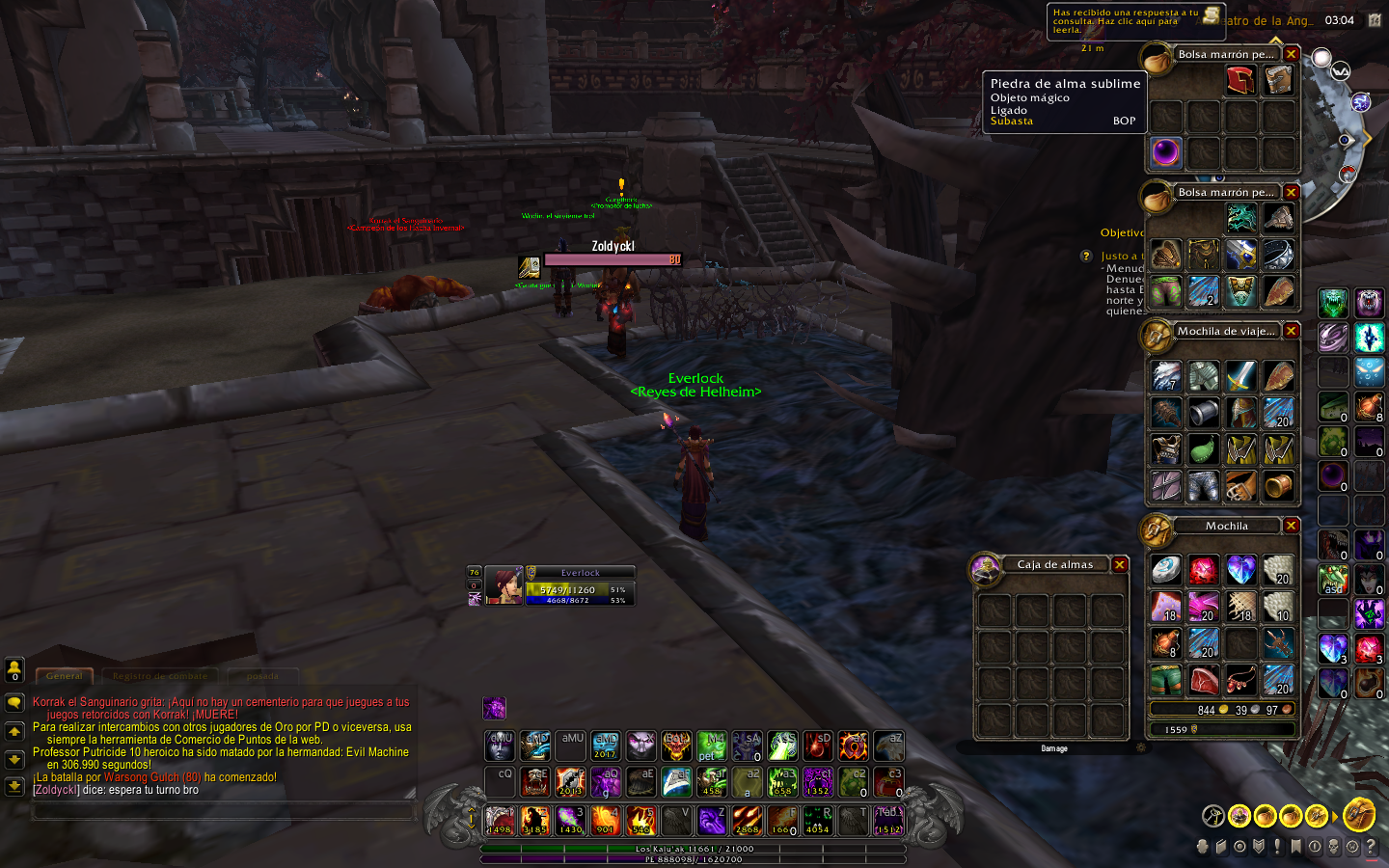
Task: Toggle the main backpack button in the bag bar
Action: tap(1359, 815)
